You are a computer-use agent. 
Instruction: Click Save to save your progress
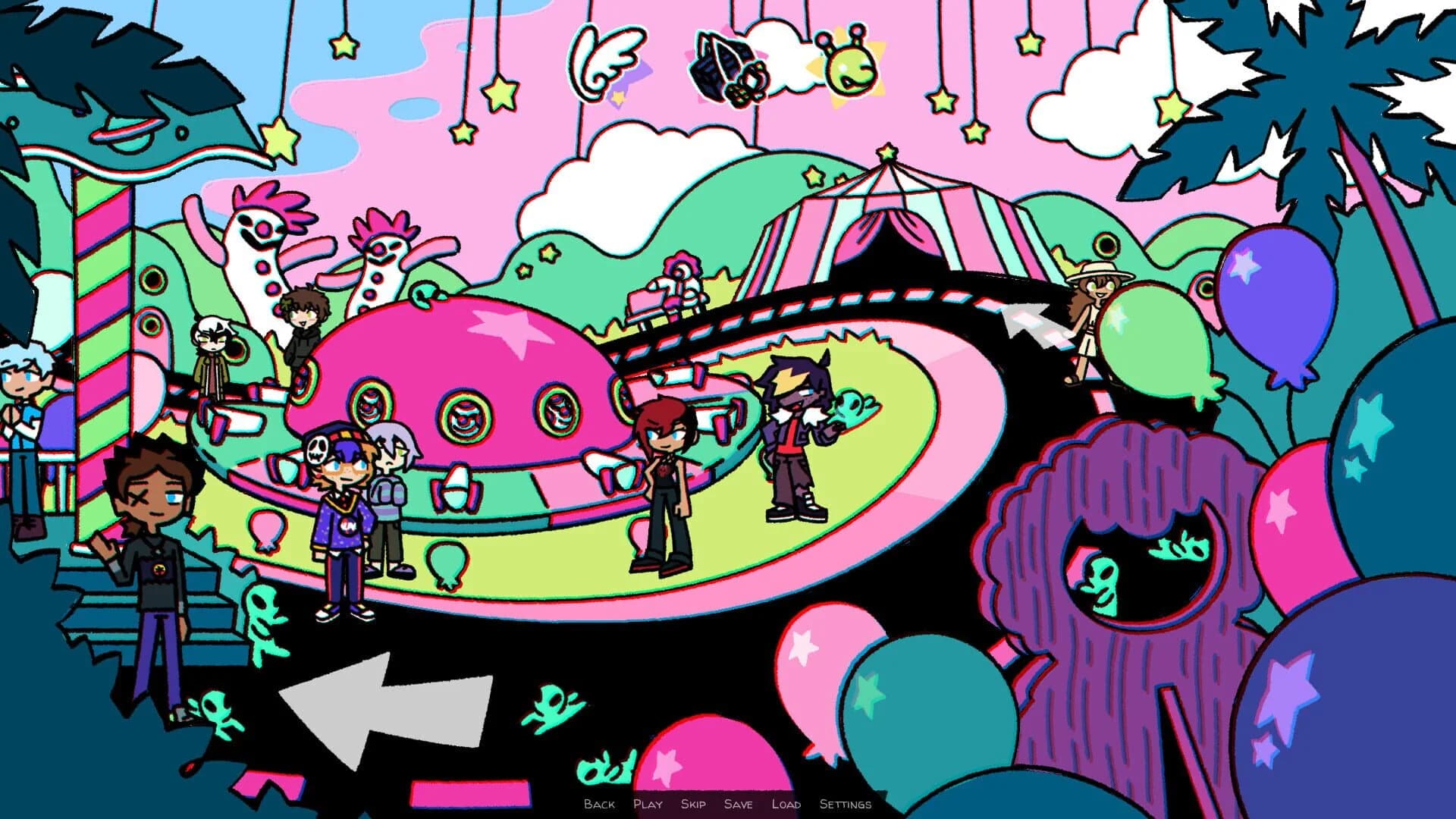coord(740,805)
